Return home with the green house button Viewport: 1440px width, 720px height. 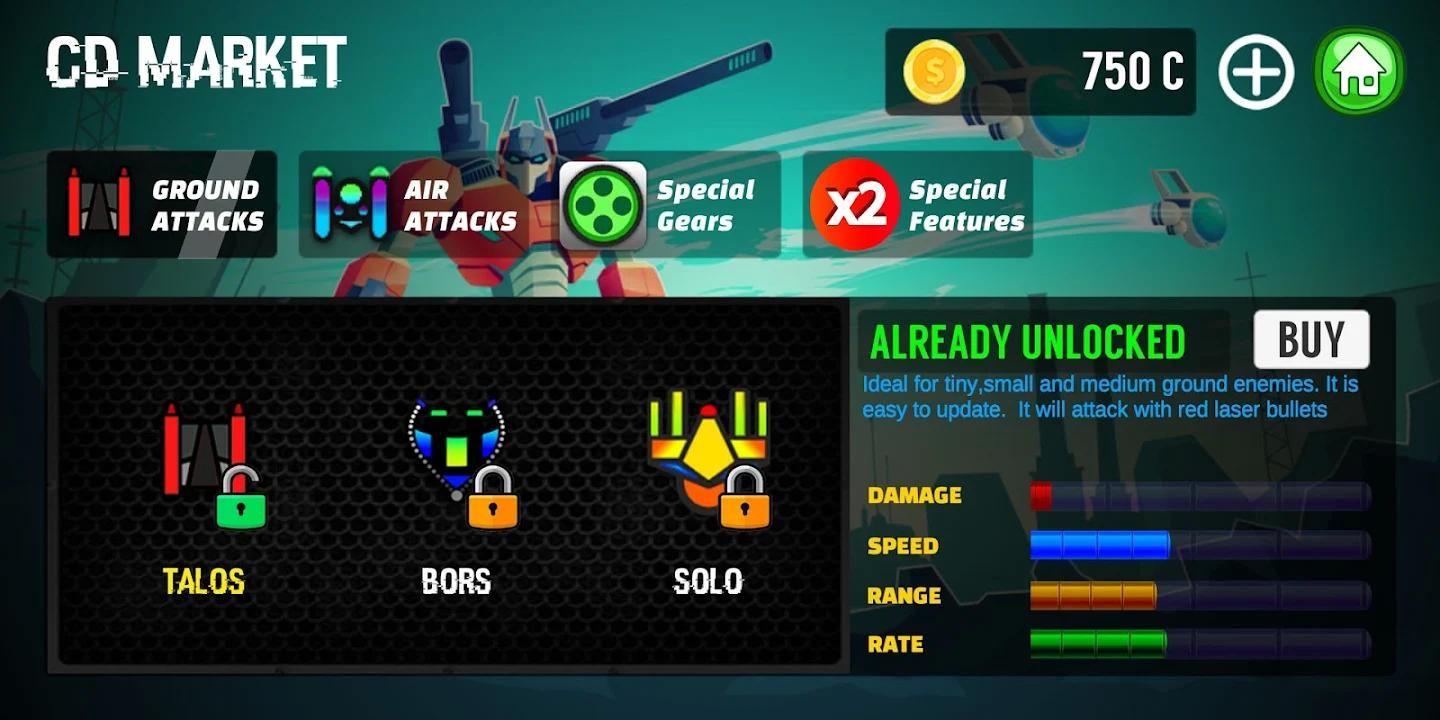pyautogui.click(x=1359, y=72)
